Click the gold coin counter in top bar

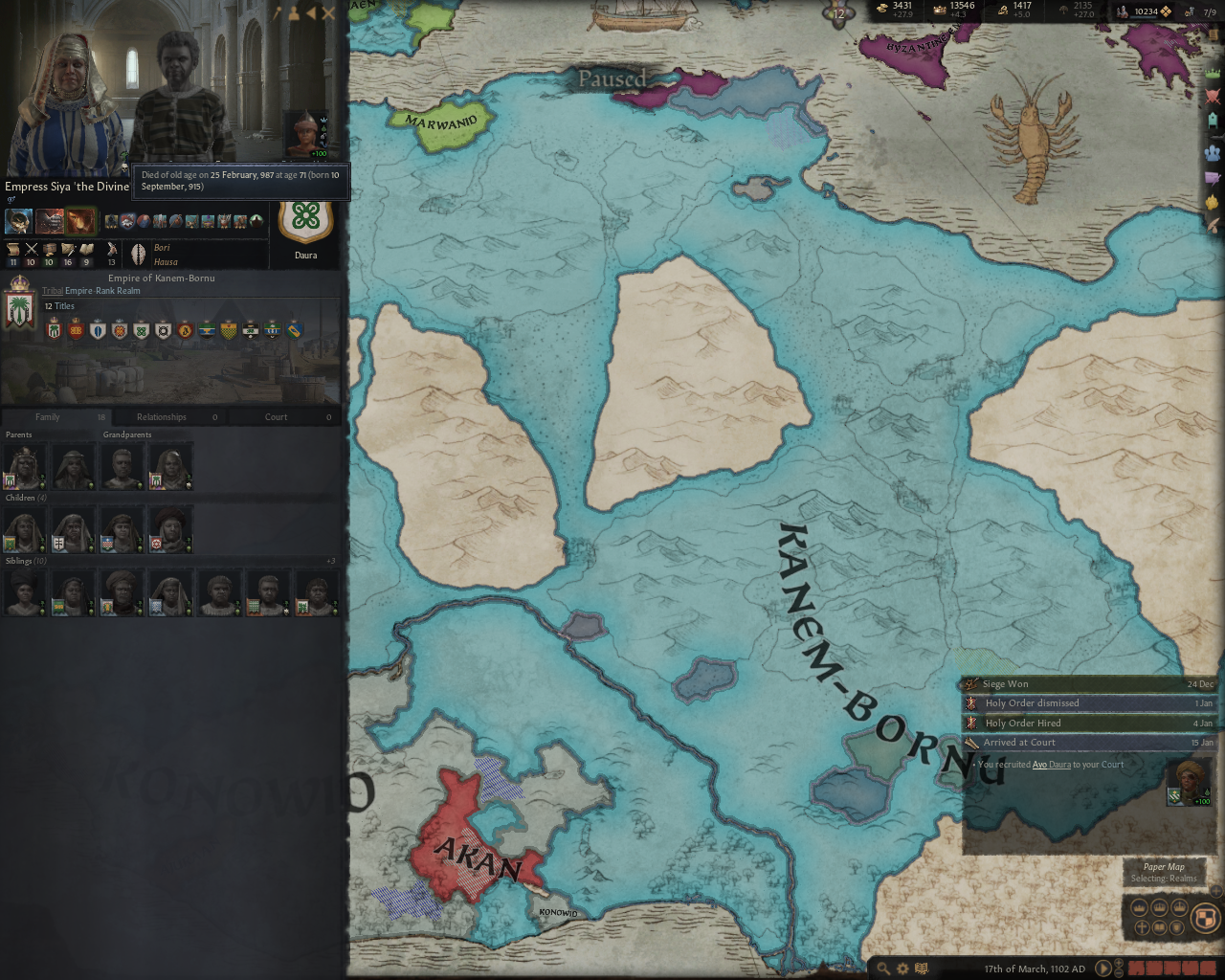[893, 8]
